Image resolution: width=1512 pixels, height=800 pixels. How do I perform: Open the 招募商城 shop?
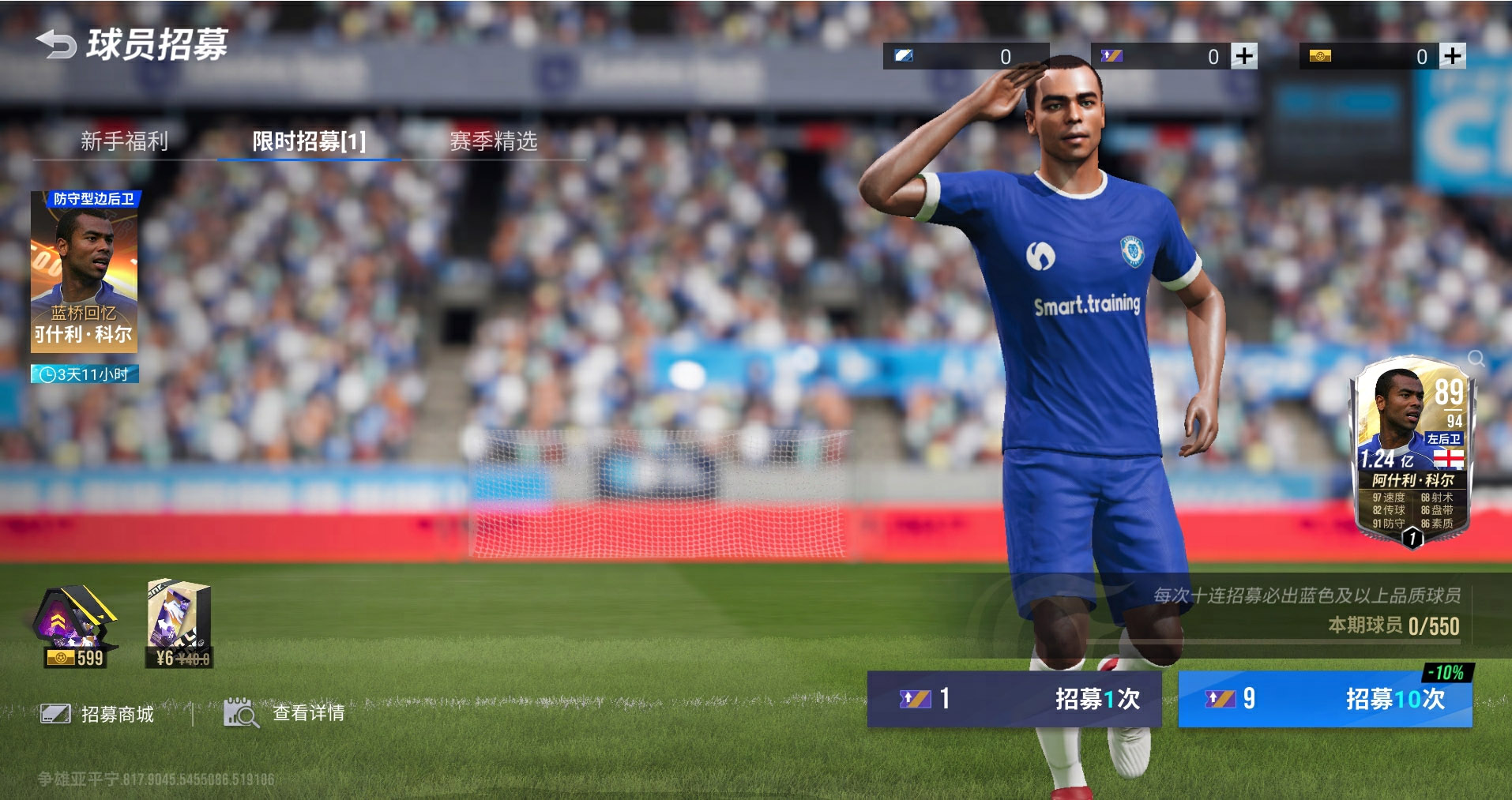click(x=98, y=714)
